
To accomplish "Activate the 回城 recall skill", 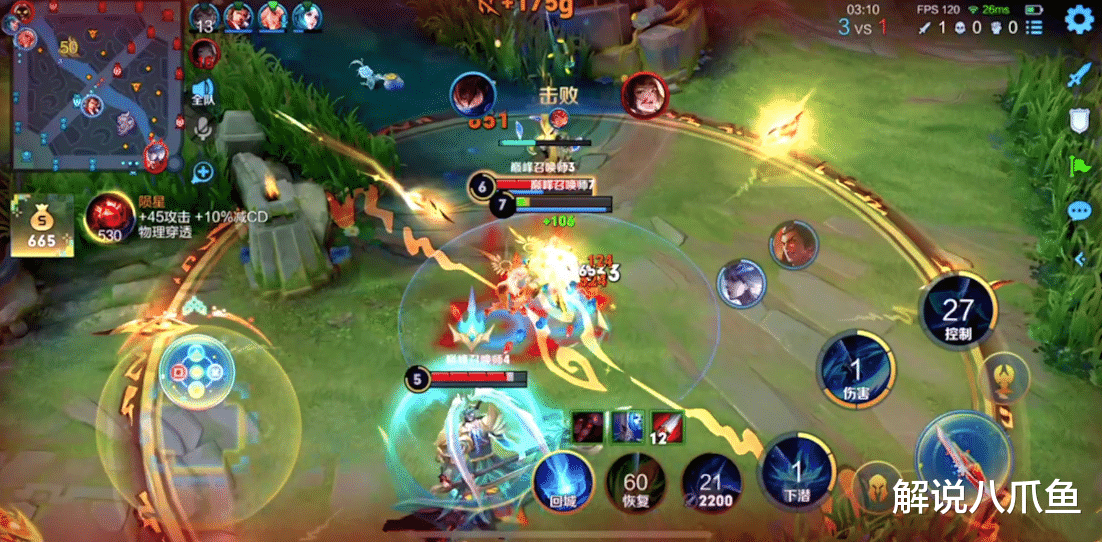I will [563, 481].
